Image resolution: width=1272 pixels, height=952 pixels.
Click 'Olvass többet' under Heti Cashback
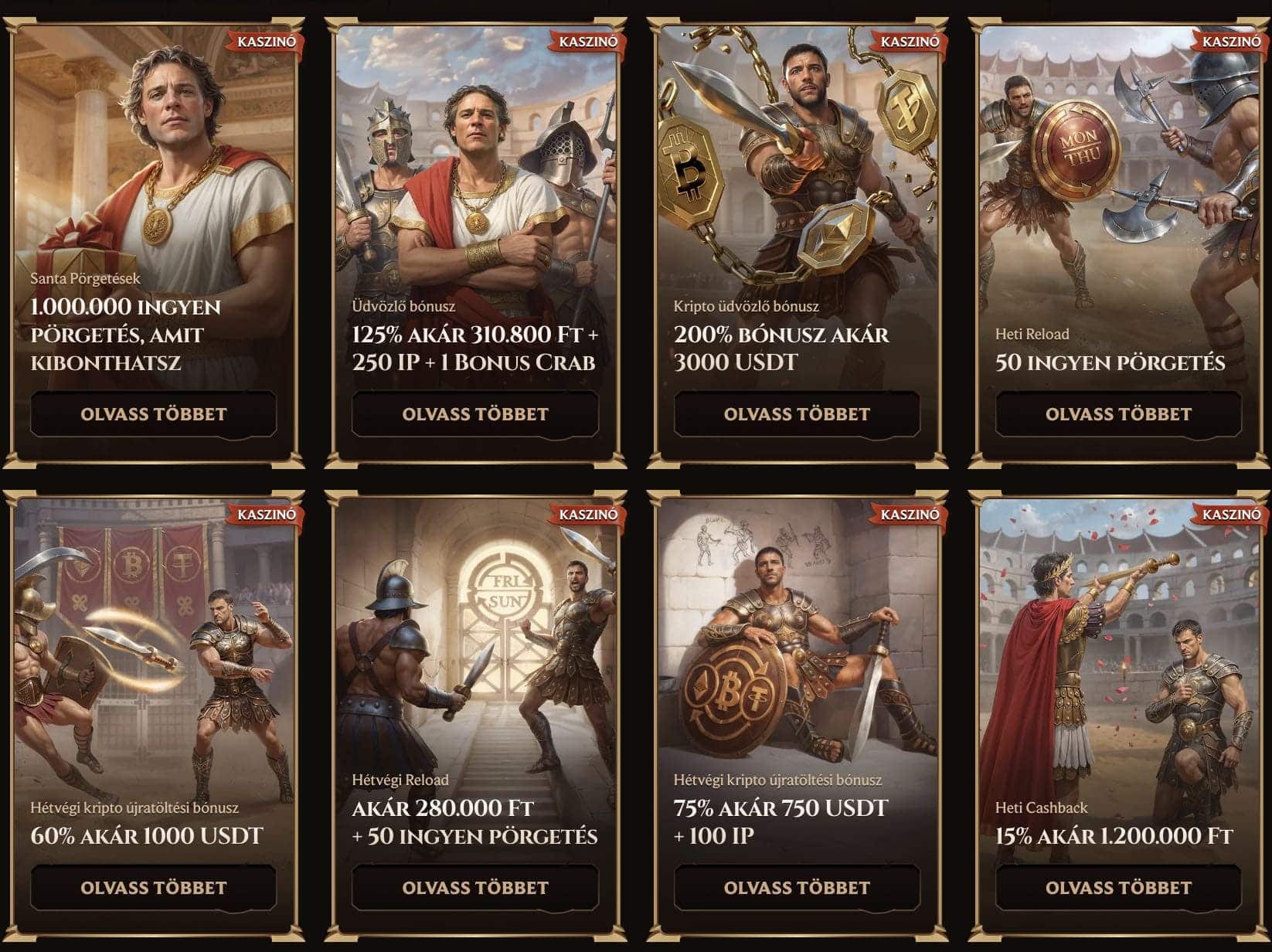pyautogui.click(x=1118, y=888)
